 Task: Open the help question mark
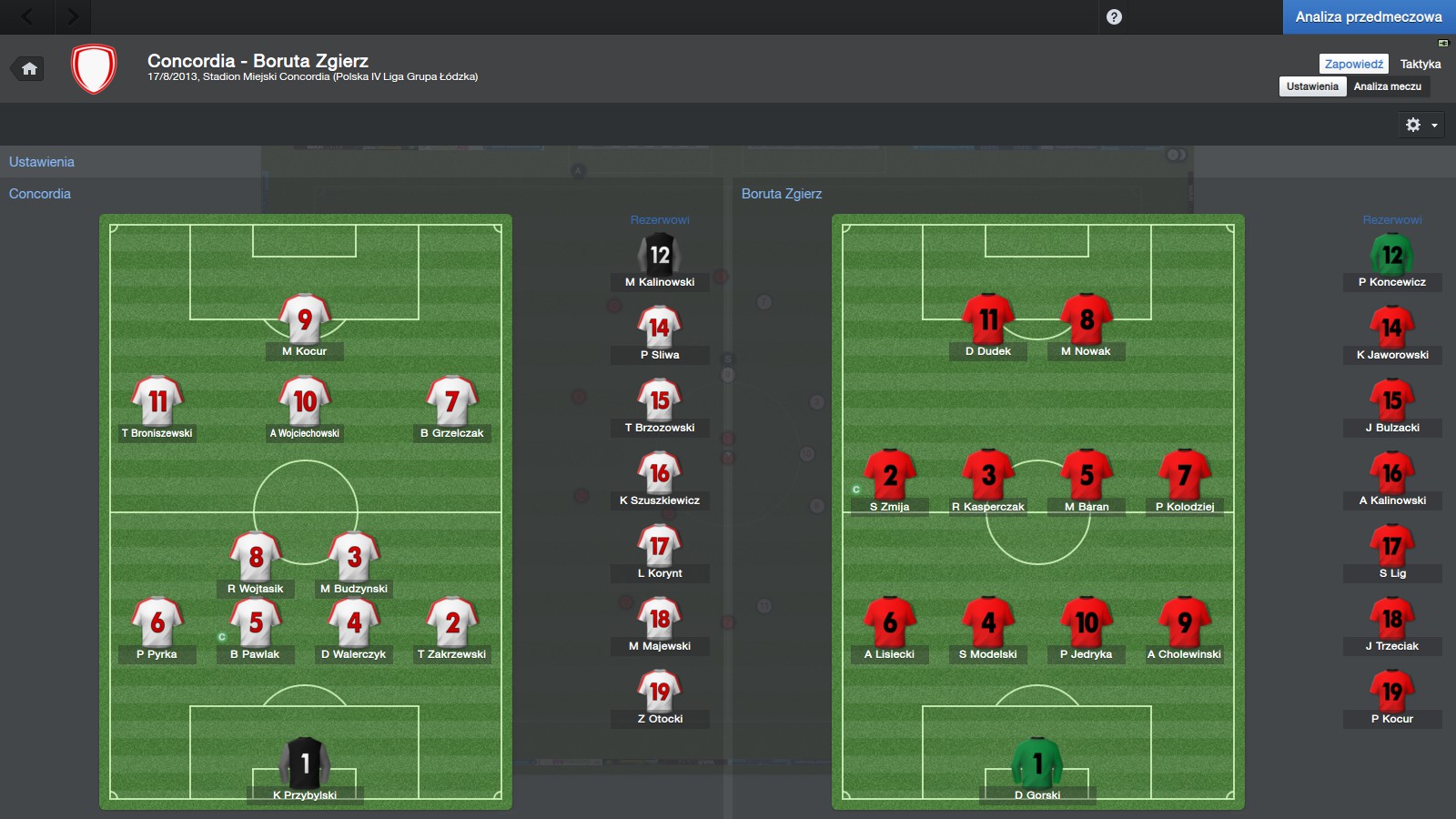pyautogui.click(x=1114, y=16)
